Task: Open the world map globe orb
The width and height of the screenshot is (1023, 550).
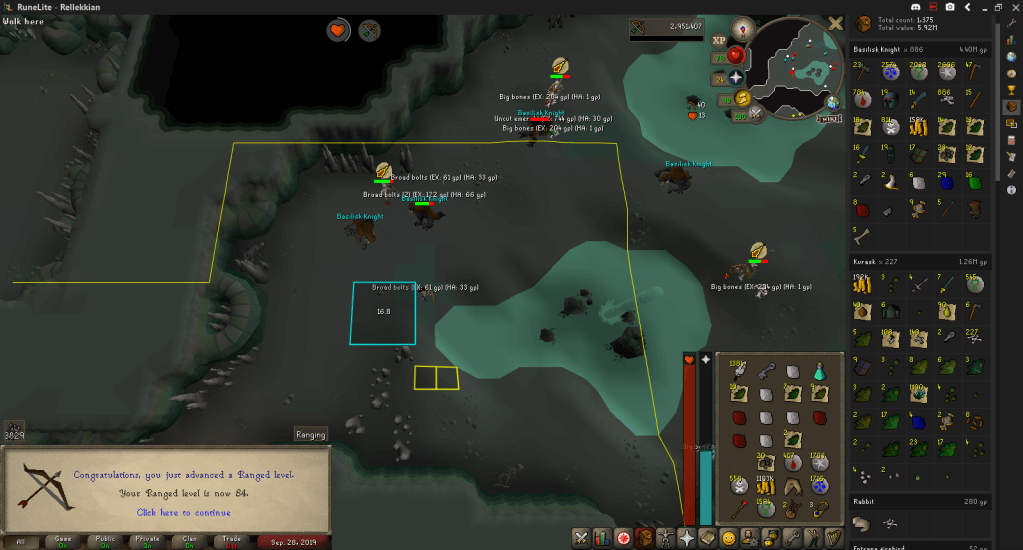Action: pyautogui.click(x=832, y=102)
